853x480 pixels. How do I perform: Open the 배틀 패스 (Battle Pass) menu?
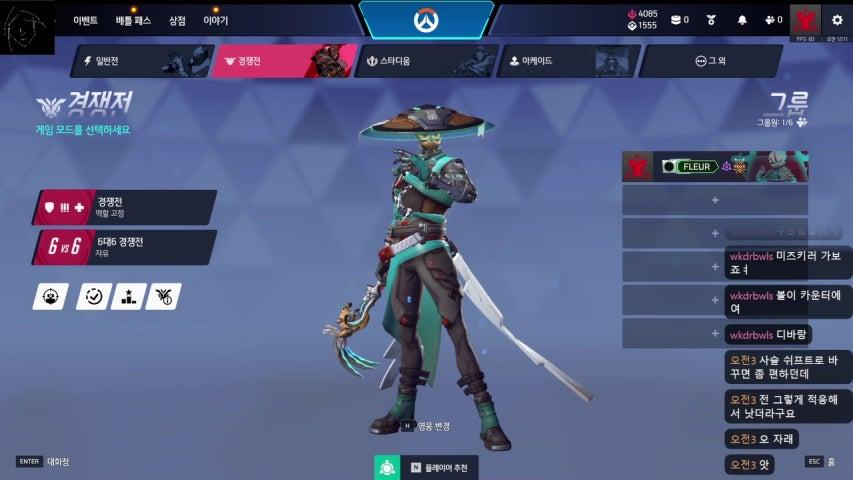pyautogui.click(x=133, y=20)
